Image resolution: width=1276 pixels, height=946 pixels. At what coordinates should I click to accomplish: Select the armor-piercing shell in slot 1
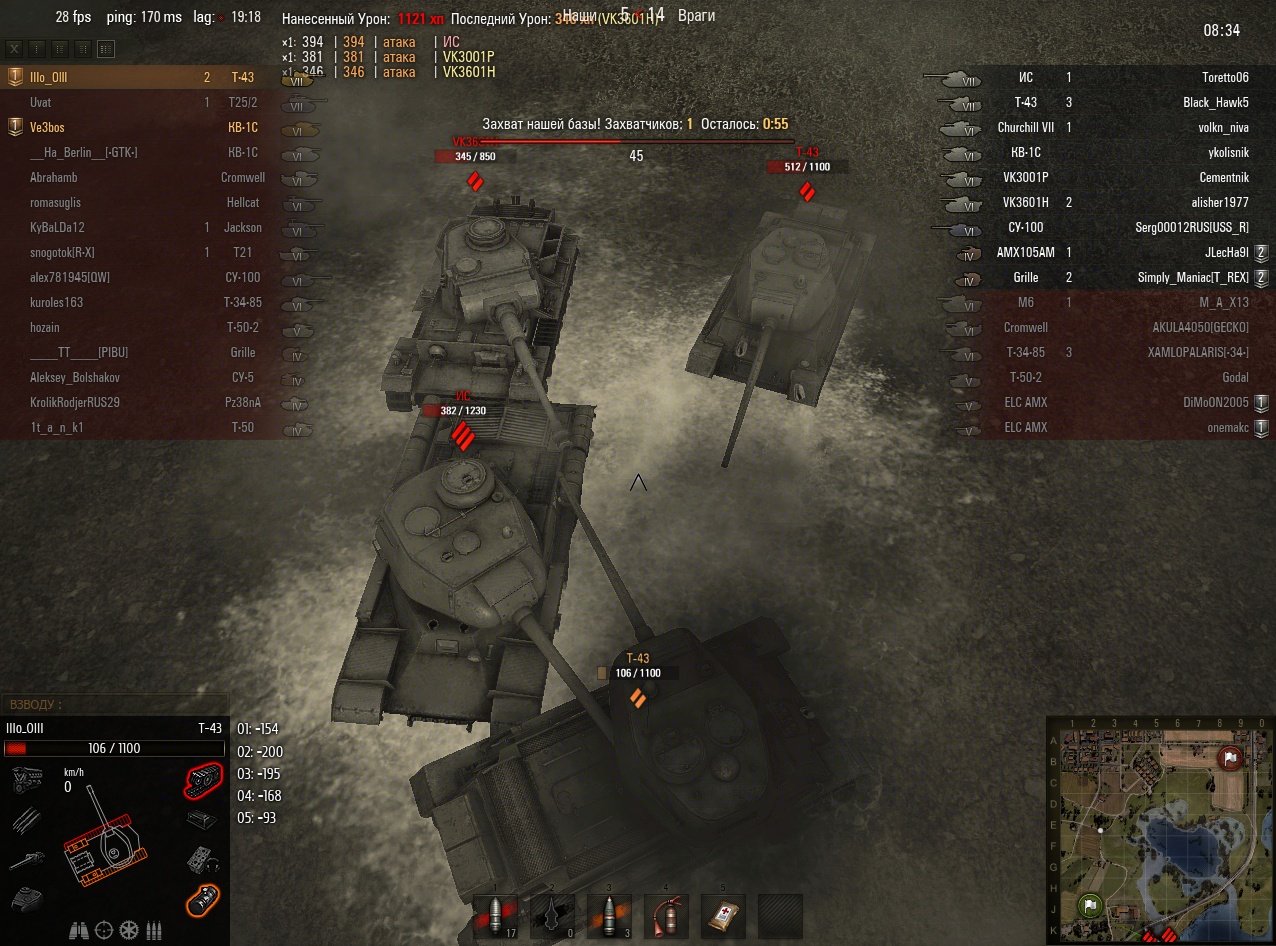(x=497, y=914)
